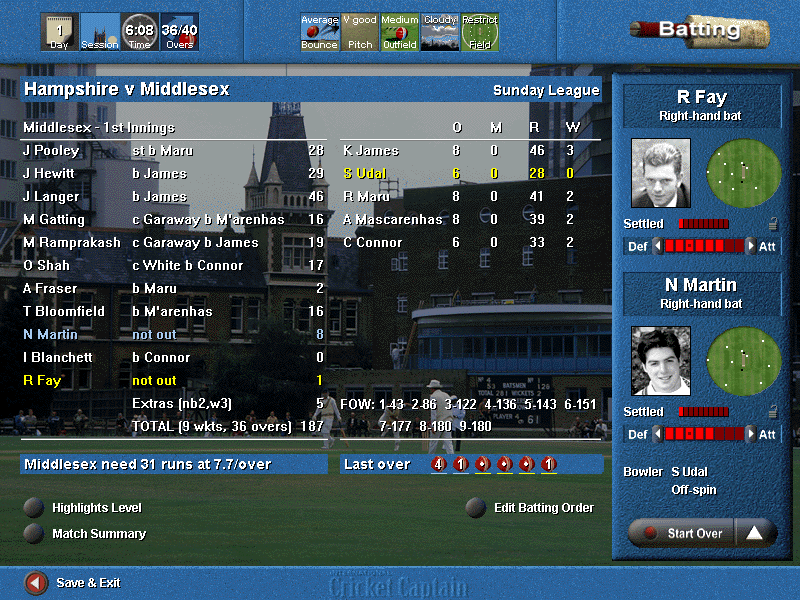
Task: Increase N Martin's aggression toward Att
Action: click(751, 434)
